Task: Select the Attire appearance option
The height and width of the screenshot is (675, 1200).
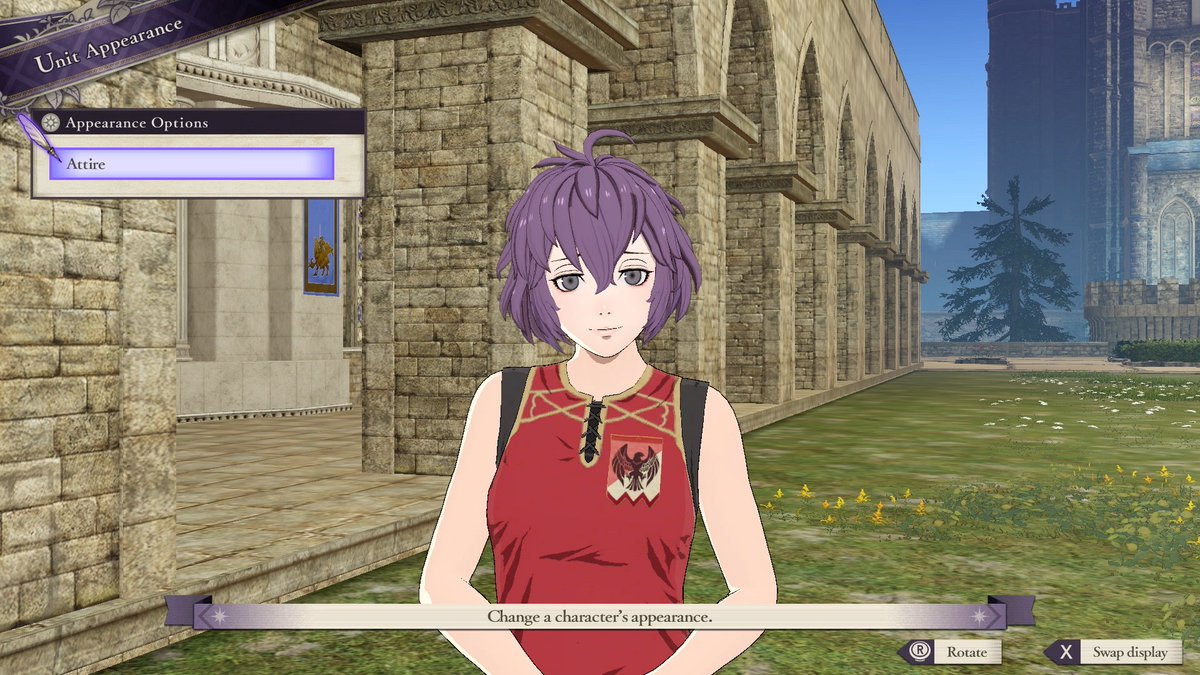Action: point(191,163)
